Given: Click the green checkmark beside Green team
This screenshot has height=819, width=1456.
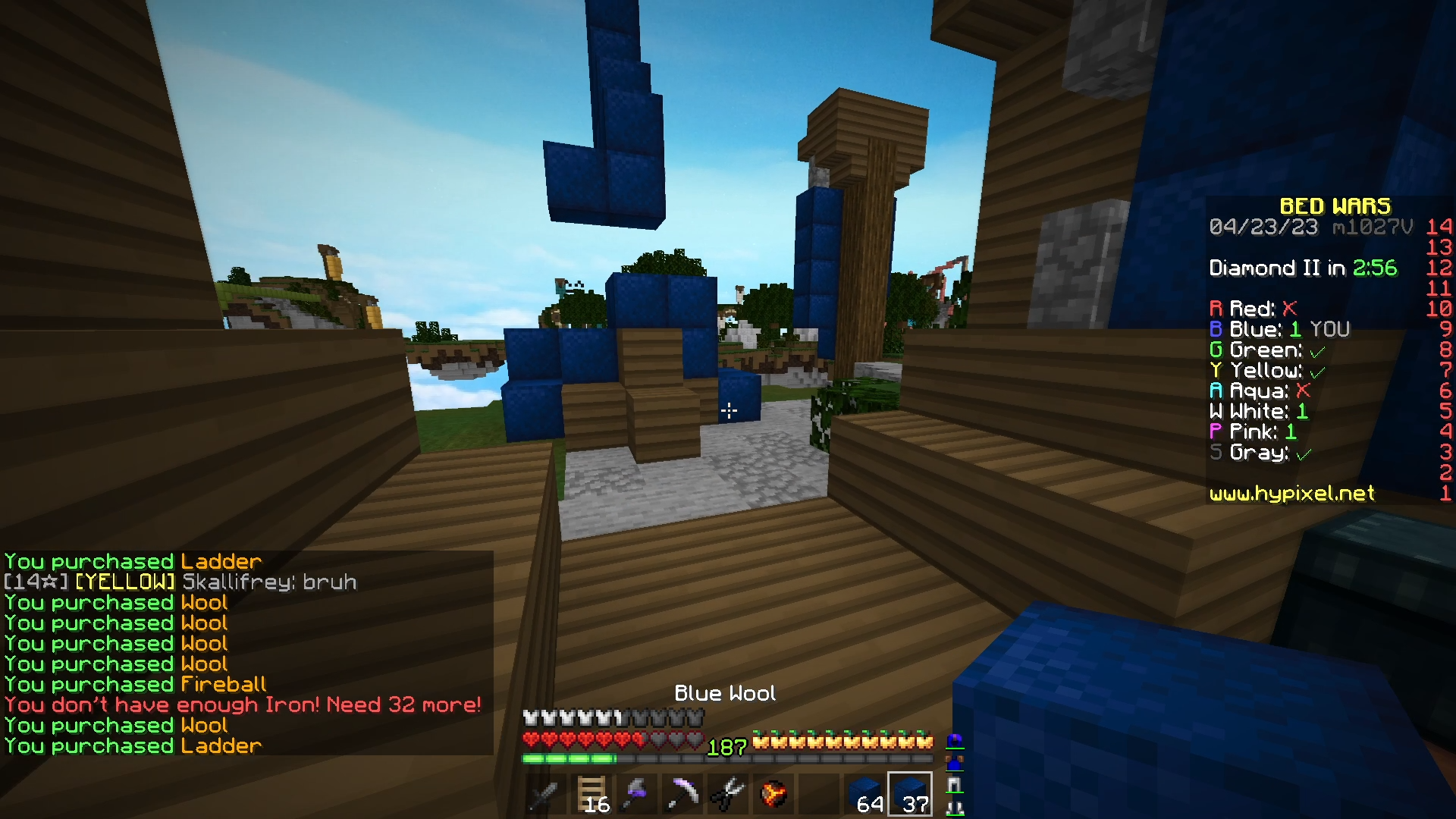Looking at the screenshot, I should [x=1317, y=350].
